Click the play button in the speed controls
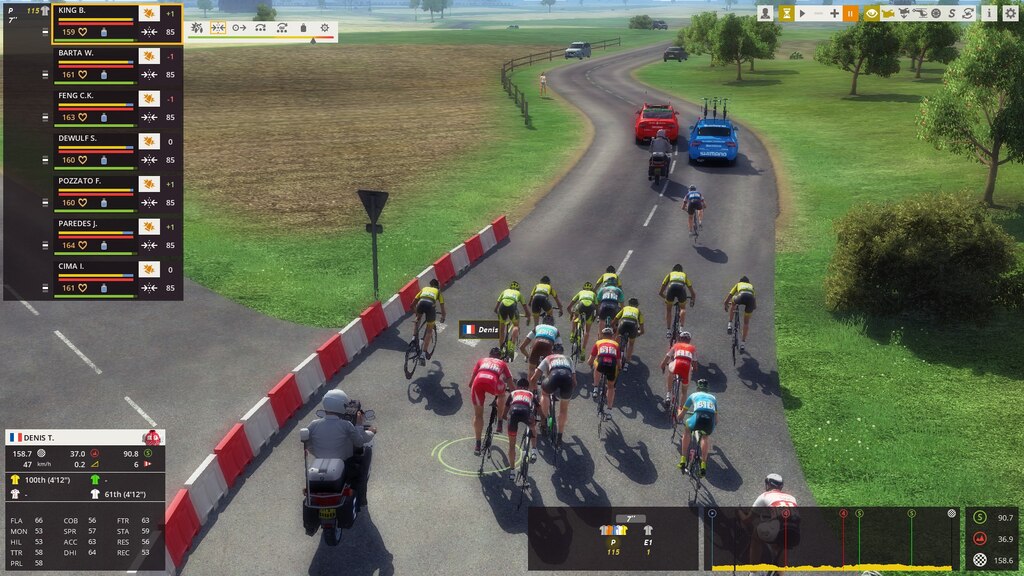The height and width of the screenshot is (576, 1024). click(x=802, y=13)
